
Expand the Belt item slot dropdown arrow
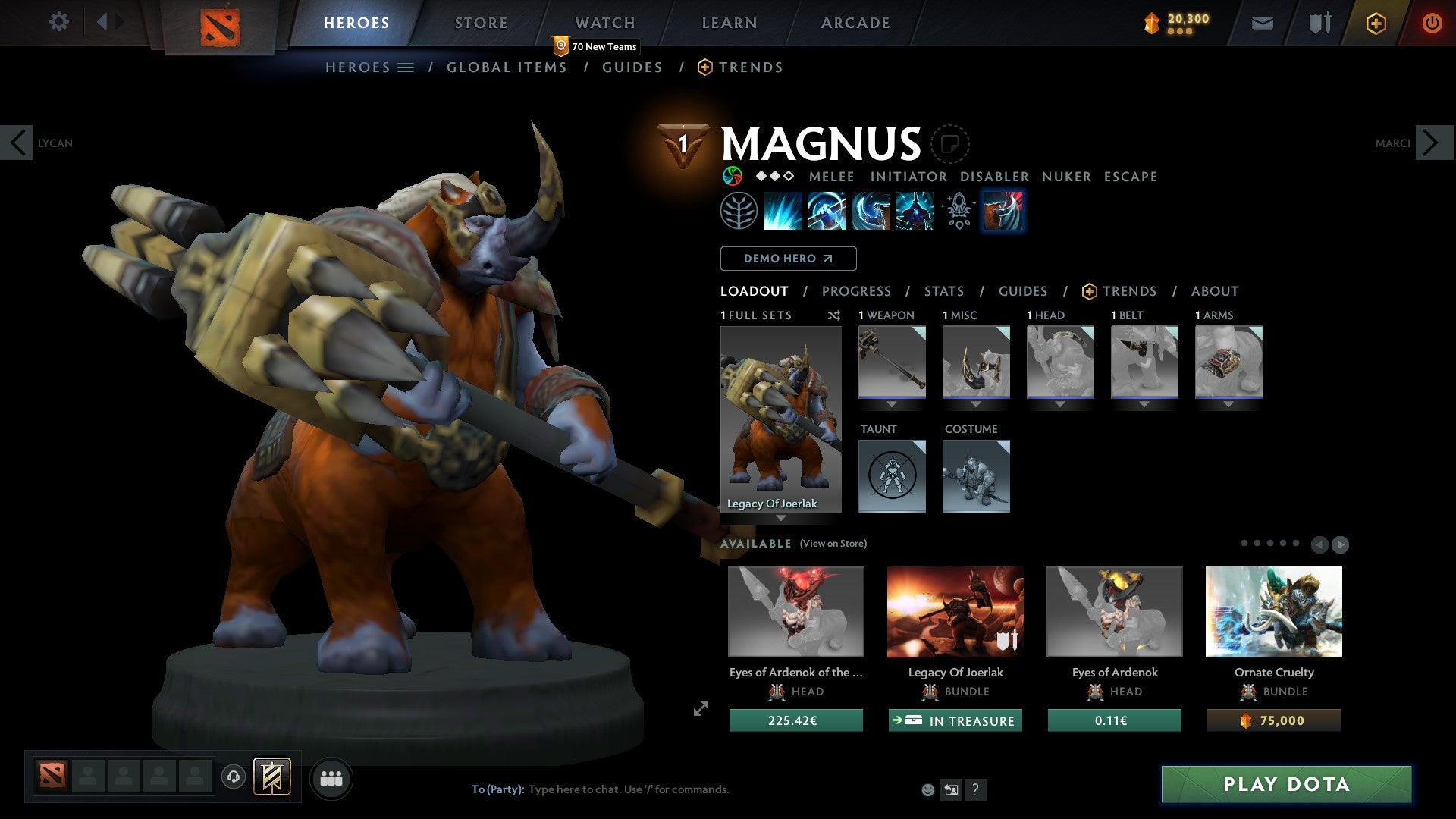point(1144,404)
